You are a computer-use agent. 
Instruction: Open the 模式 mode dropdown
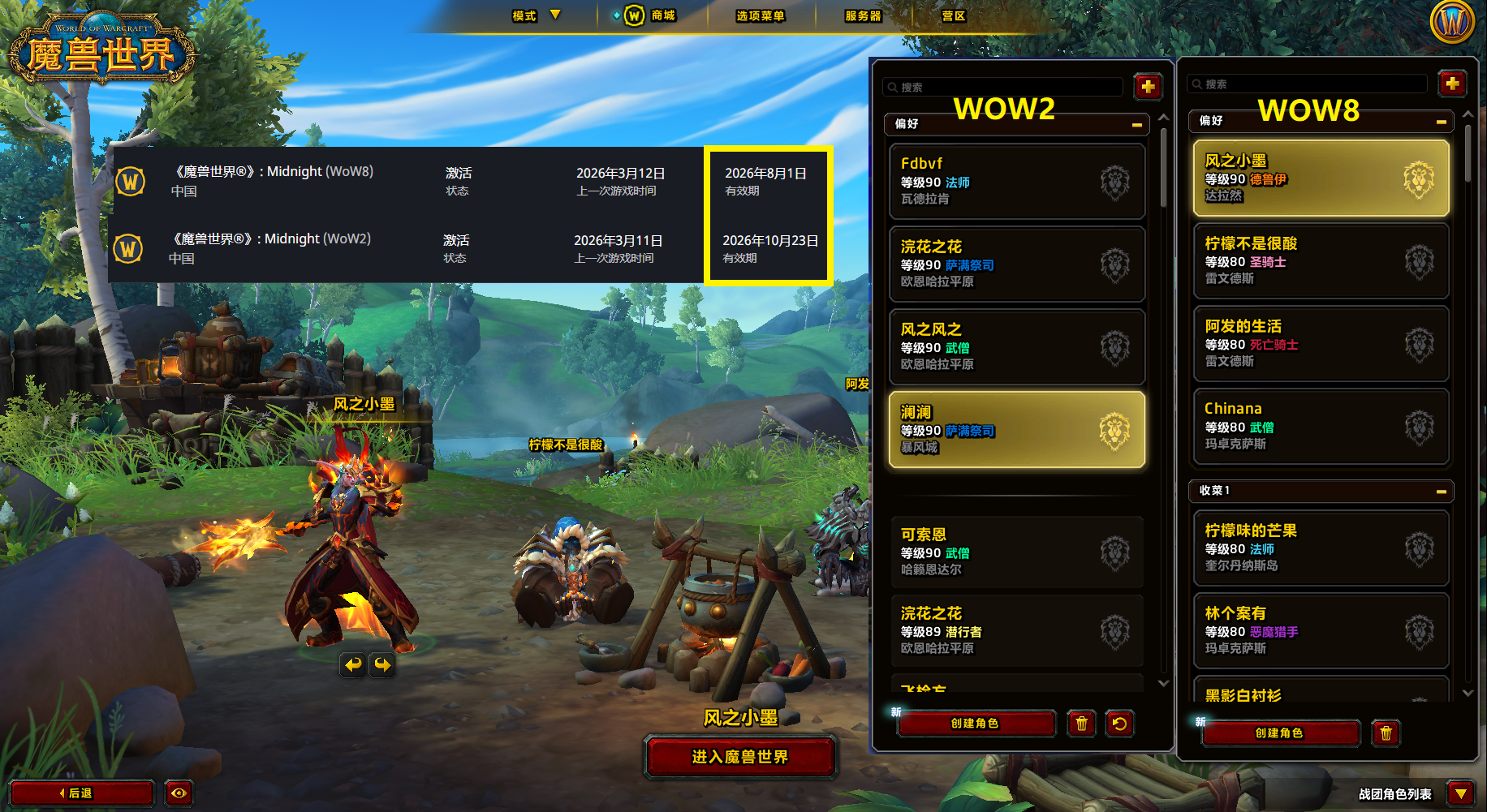click(536, 15)
